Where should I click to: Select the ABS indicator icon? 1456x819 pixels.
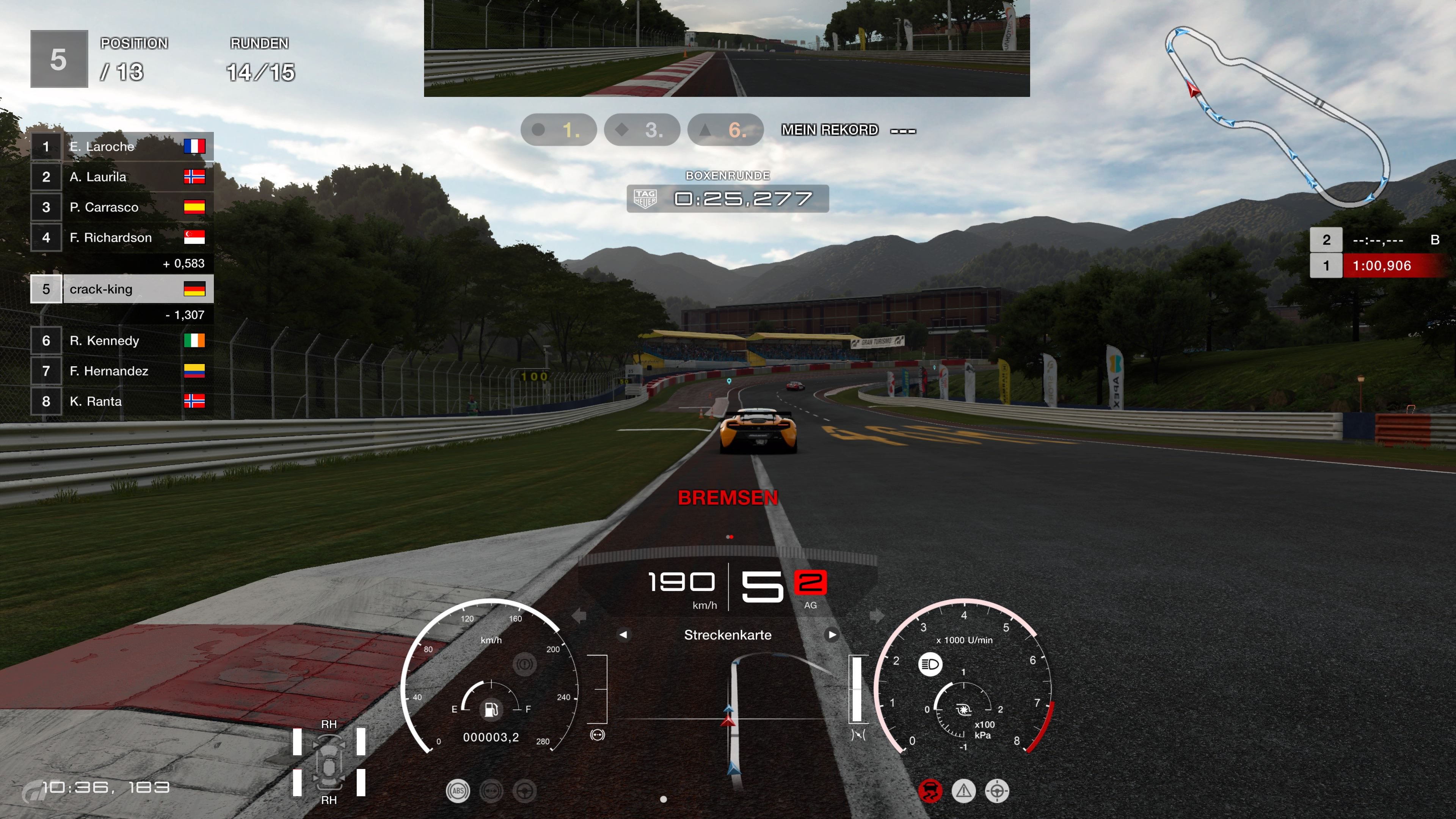coord(458,791)
